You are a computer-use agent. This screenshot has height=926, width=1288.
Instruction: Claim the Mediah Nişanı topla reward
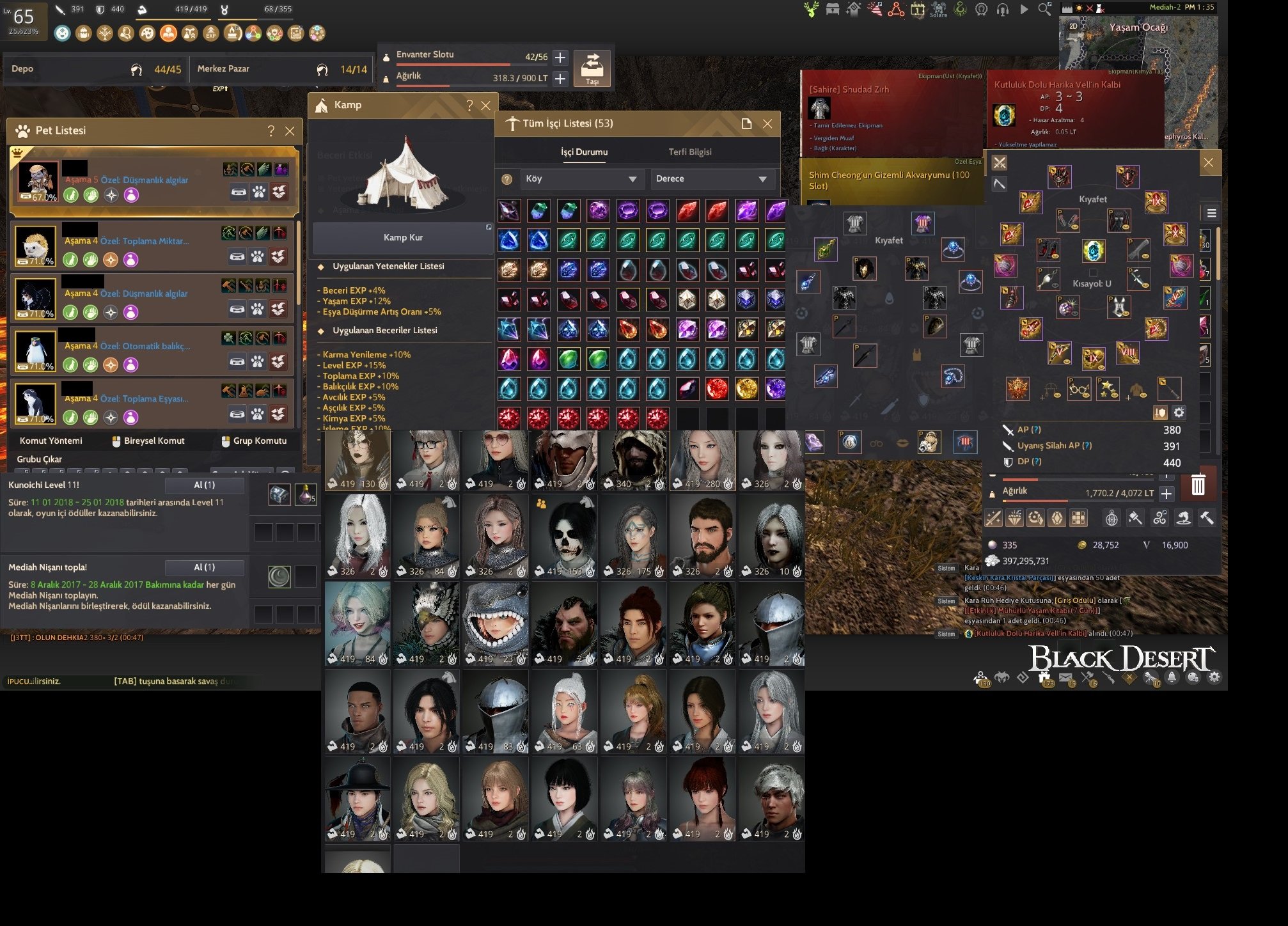205,568
